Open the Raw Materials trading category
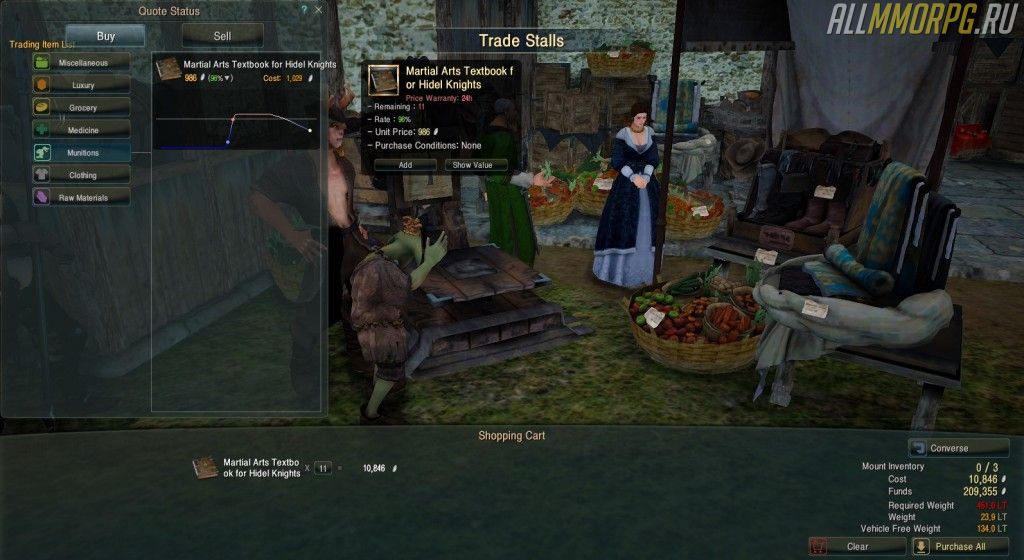 (x=81, y=198)
